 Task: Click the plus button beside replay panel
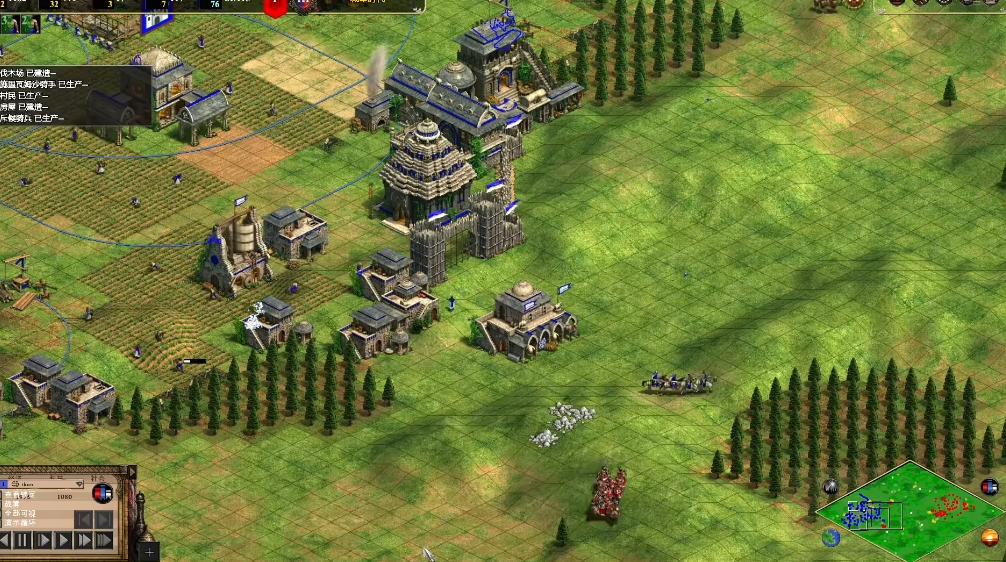pos(149,551)
